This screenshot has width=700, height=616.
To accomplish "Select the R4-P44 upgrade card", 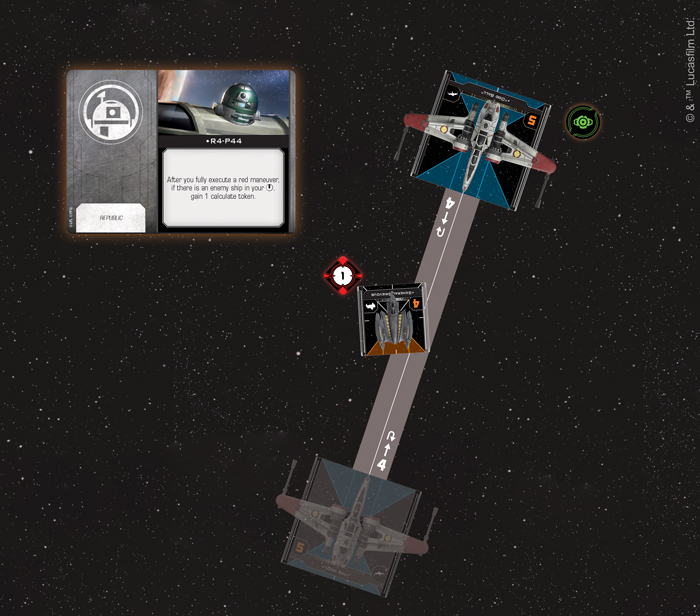I will (x=180, y=151).
